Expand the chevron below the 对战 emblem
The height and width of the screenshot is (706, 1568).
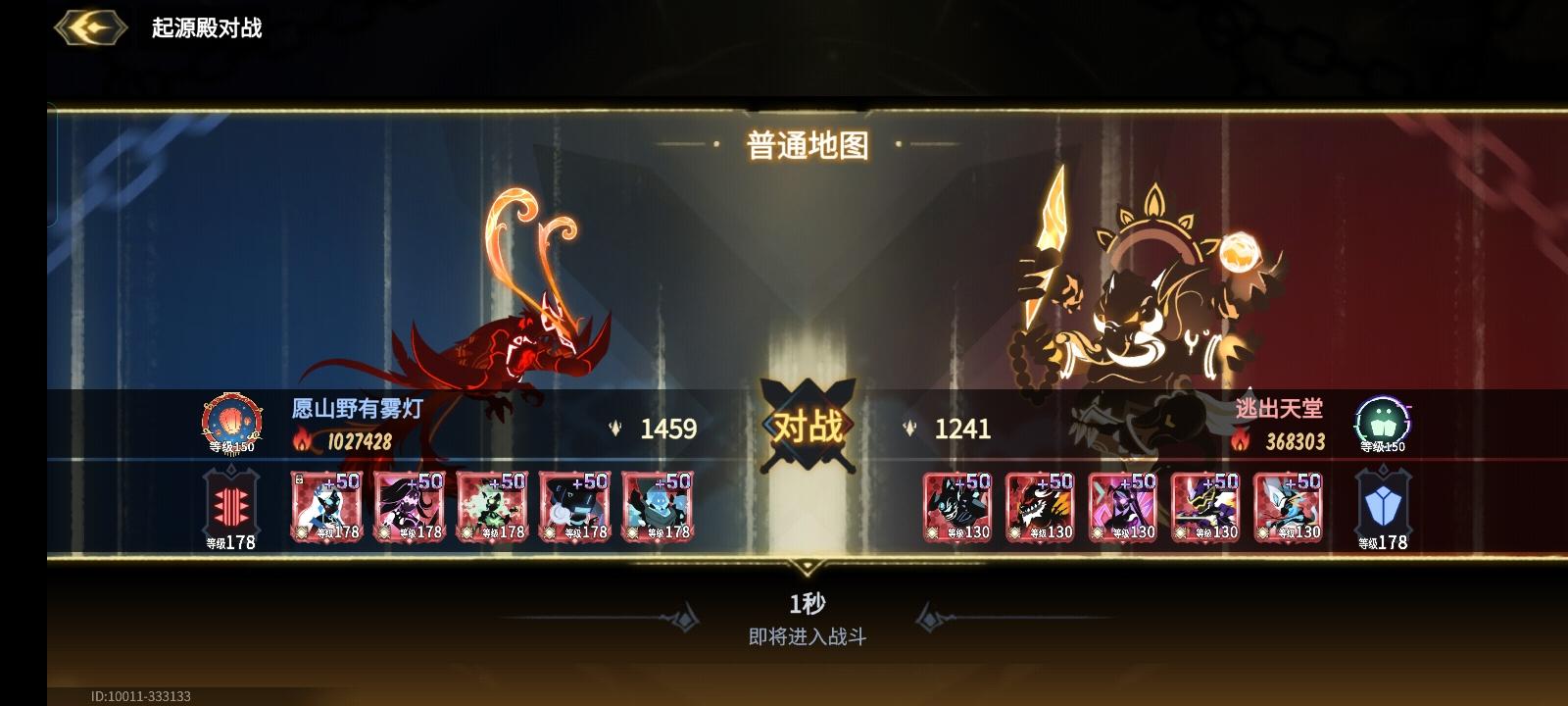tap(808, 567)
